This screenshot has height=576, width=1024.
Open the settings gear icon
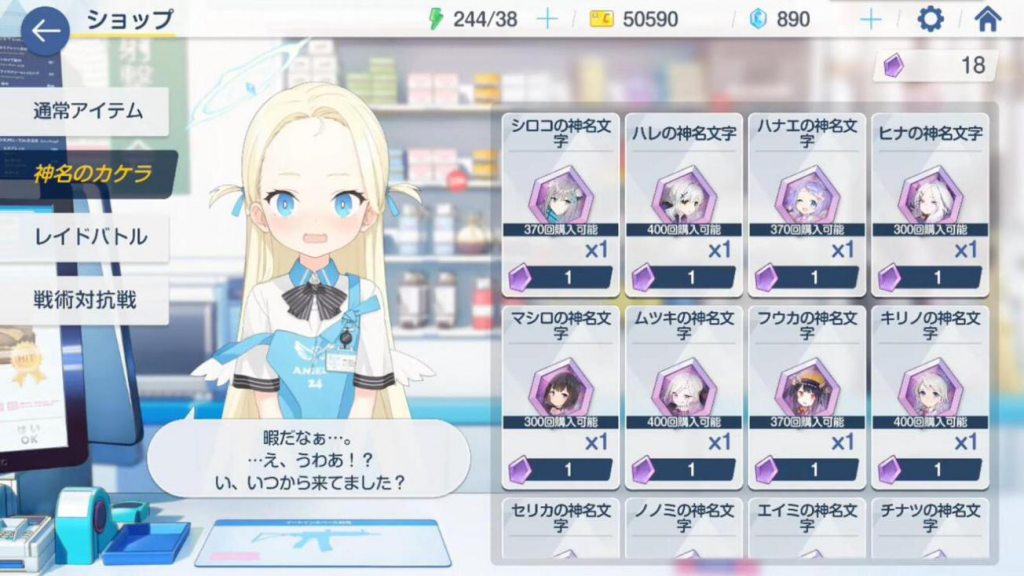(x=930, y=19)
